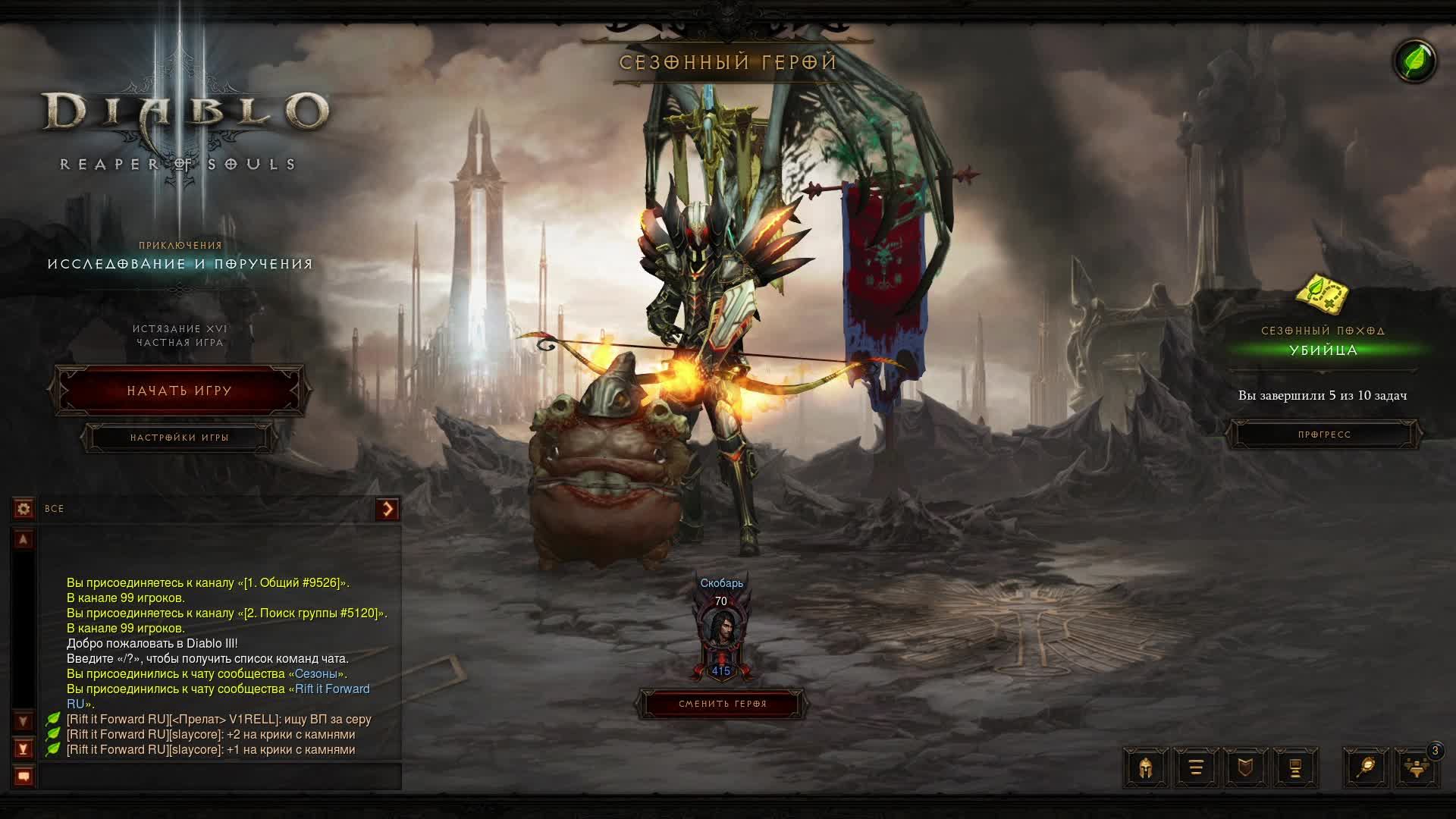The width and height of the screenshot is (1456, 819).
Task: Open the golden hand mirror icon
Action: (x=1366, y=767)
